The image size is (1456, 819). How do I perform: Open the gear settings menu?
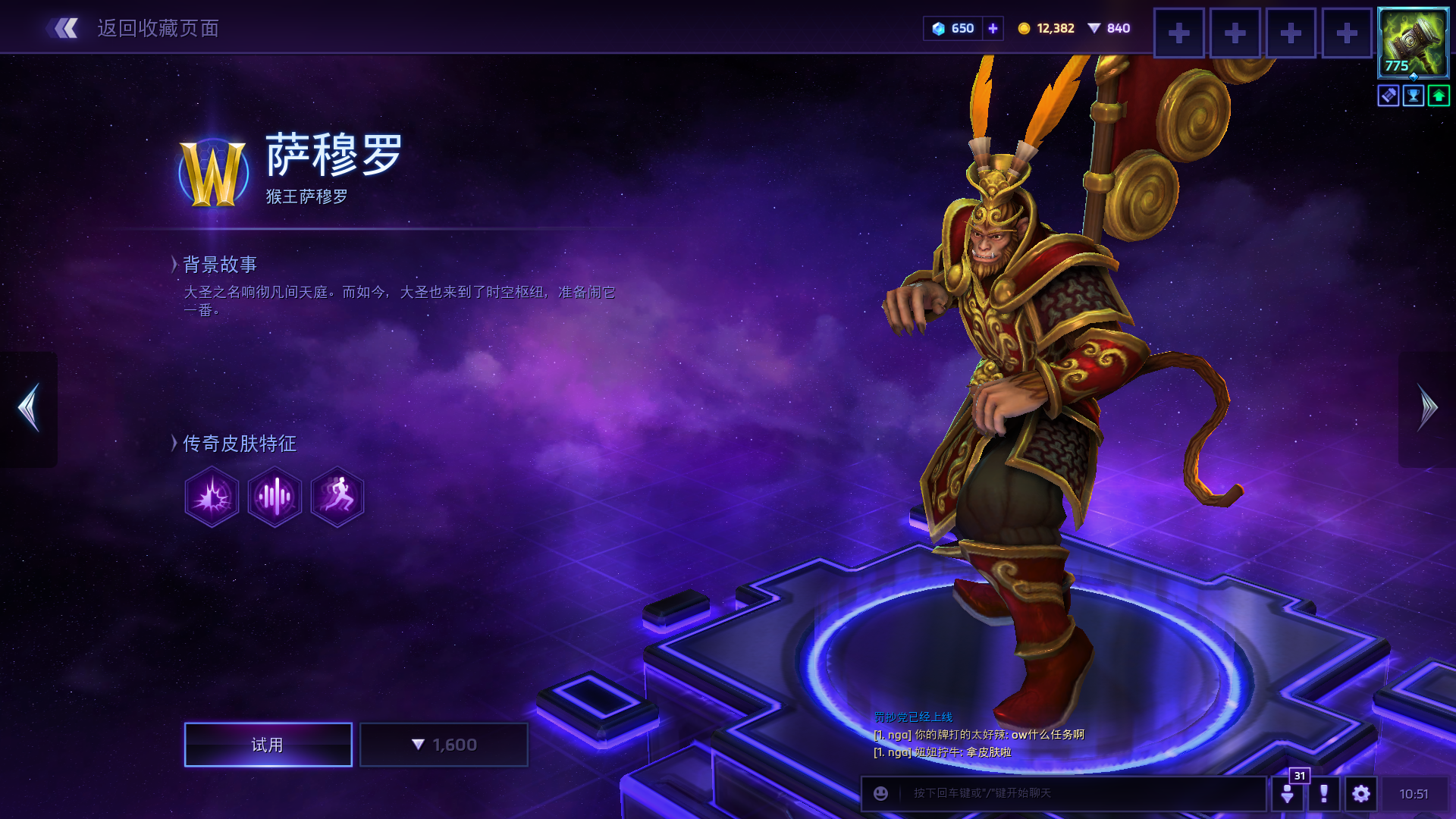tap(1361, 793)
